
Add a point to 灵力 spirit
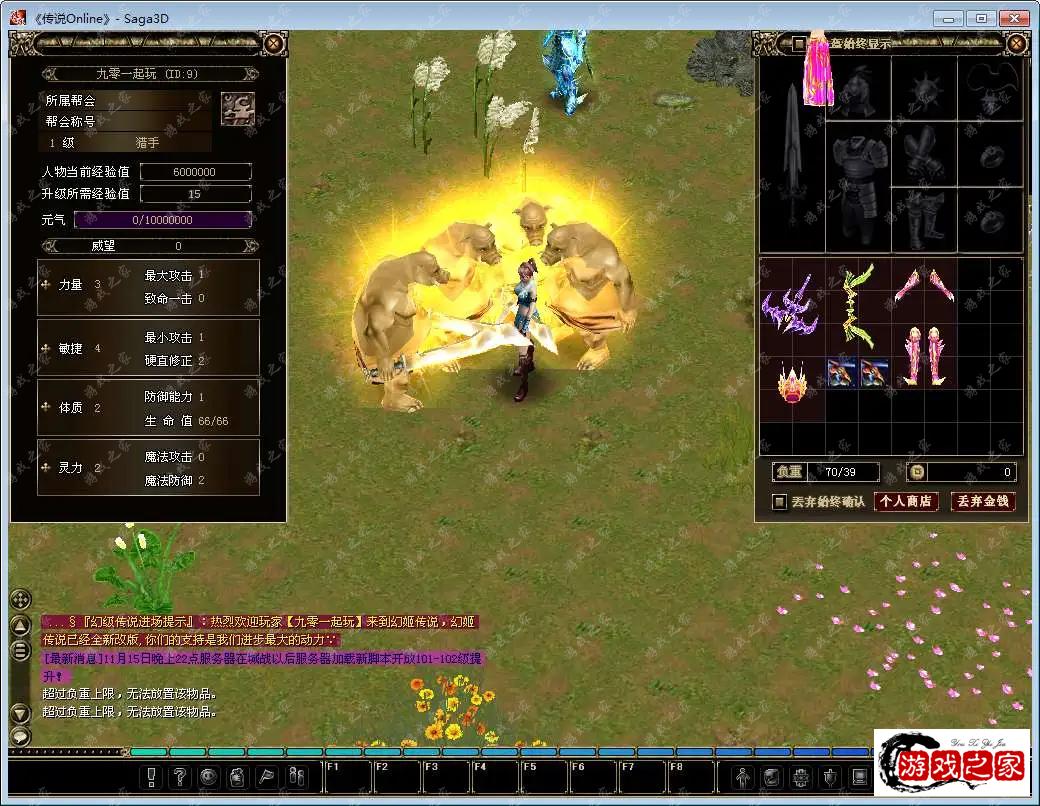(x=47, y=467)
